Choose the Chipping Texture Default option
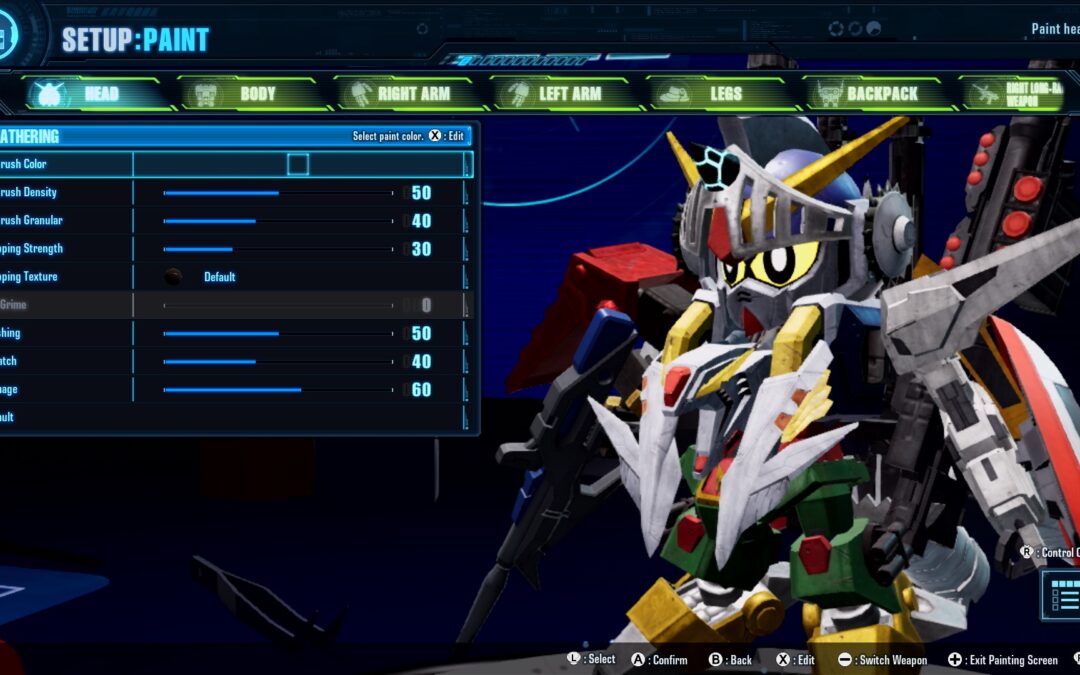The image size is (1080, 675). (x=218, y=277)
